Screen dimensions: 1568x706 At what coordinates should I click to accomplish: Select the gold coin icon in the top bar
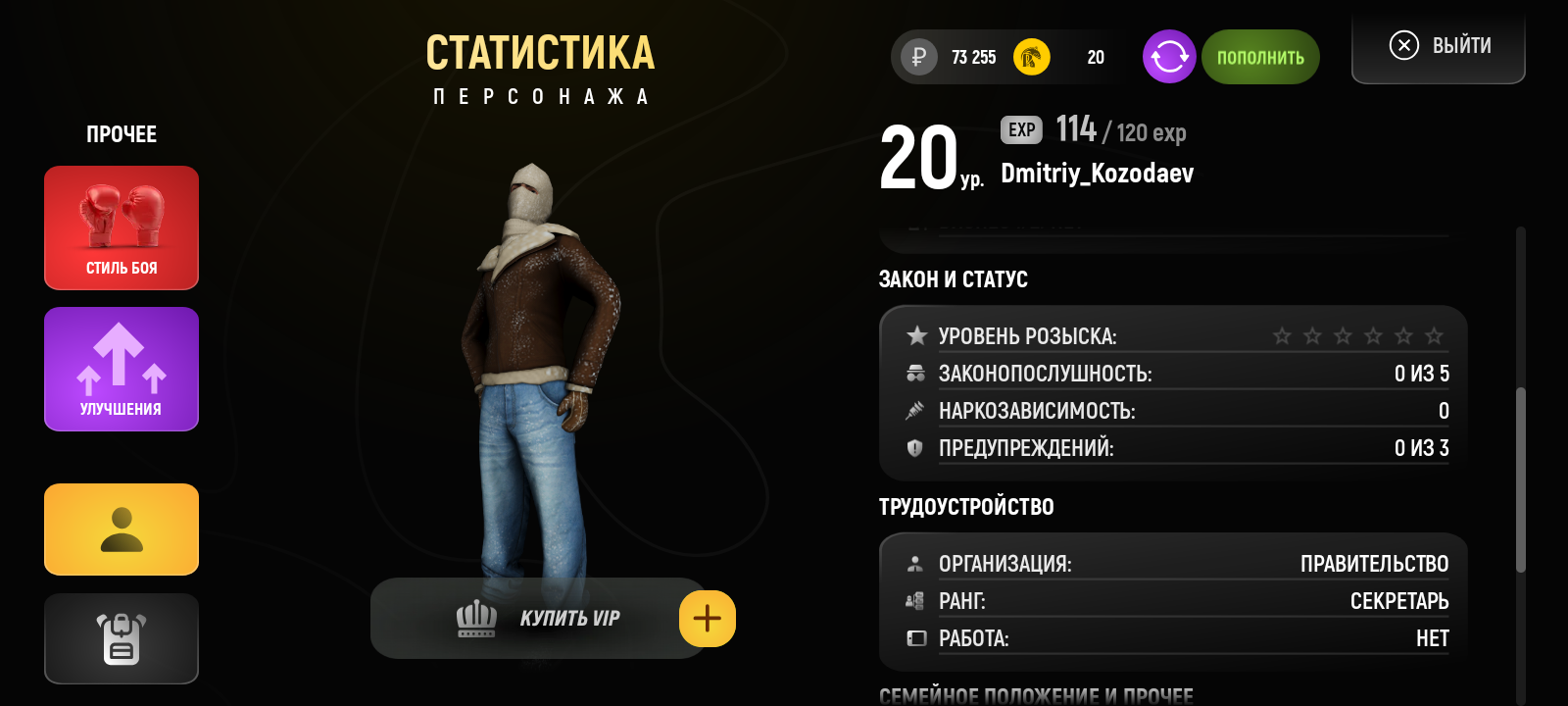tap(1029, 57)
